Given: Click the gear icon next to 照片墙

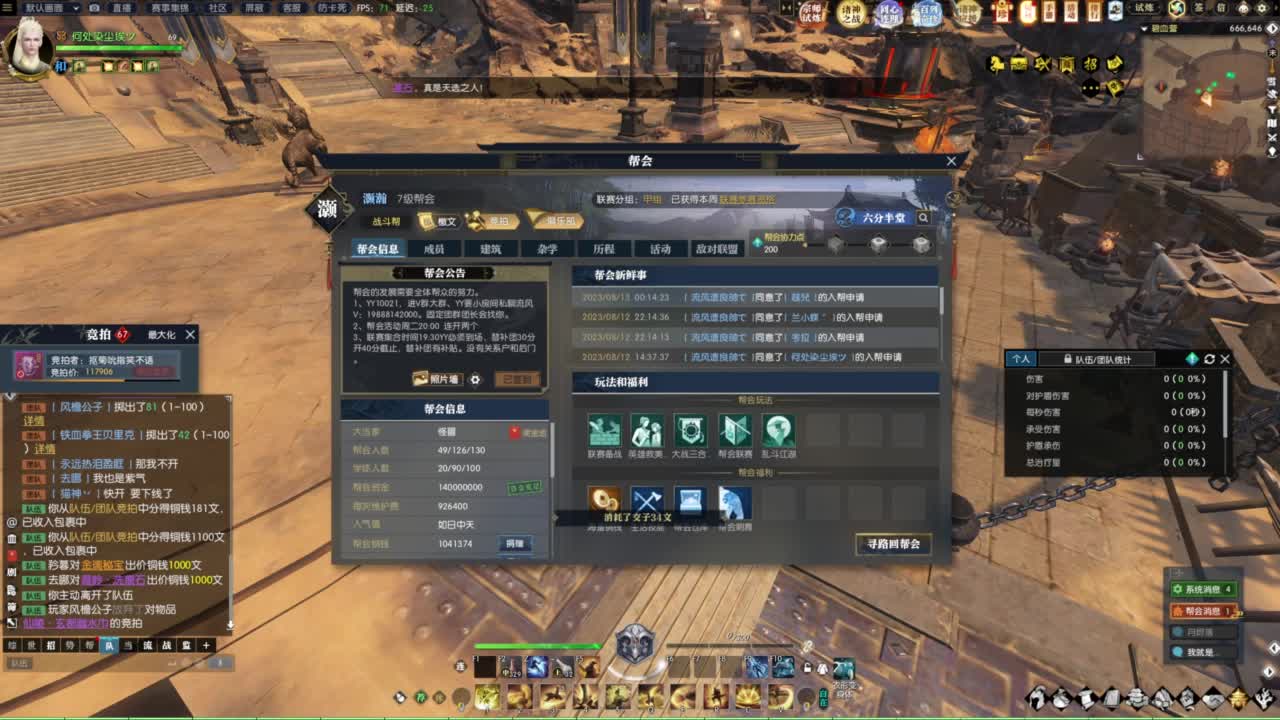Looking at the screenshot, I should (x=475, y=379).
